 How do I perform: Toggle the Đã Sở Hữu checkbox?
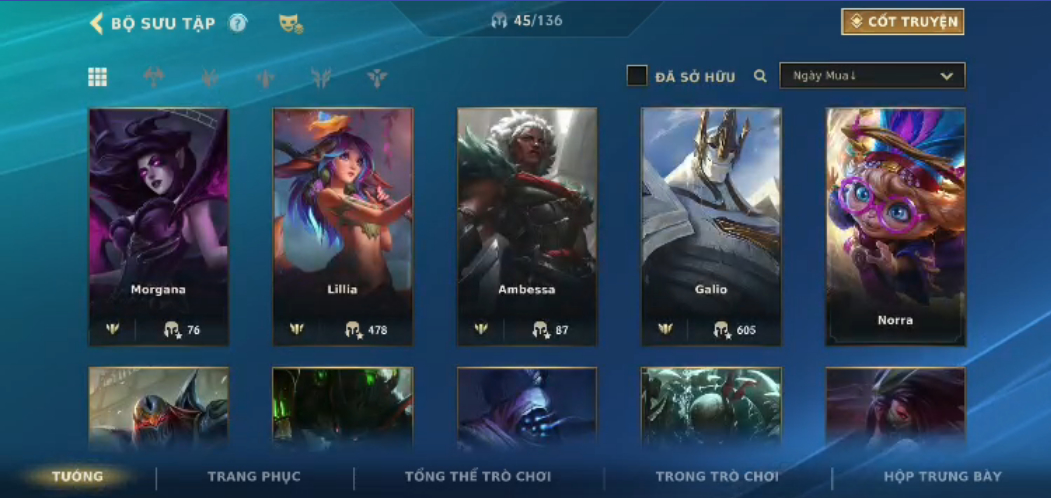tap(637, 76)
